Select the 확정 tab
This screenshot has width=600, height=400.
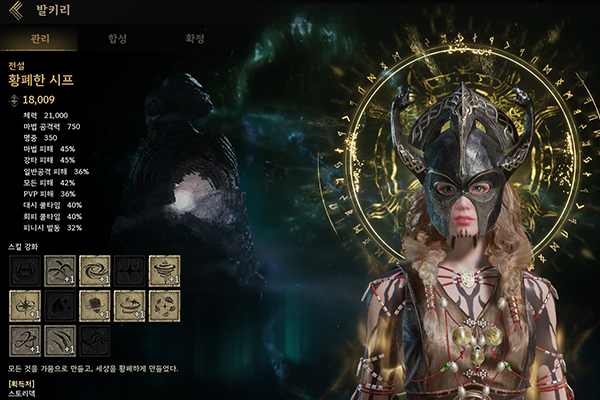pyautogui.click(x=195, y=39)
